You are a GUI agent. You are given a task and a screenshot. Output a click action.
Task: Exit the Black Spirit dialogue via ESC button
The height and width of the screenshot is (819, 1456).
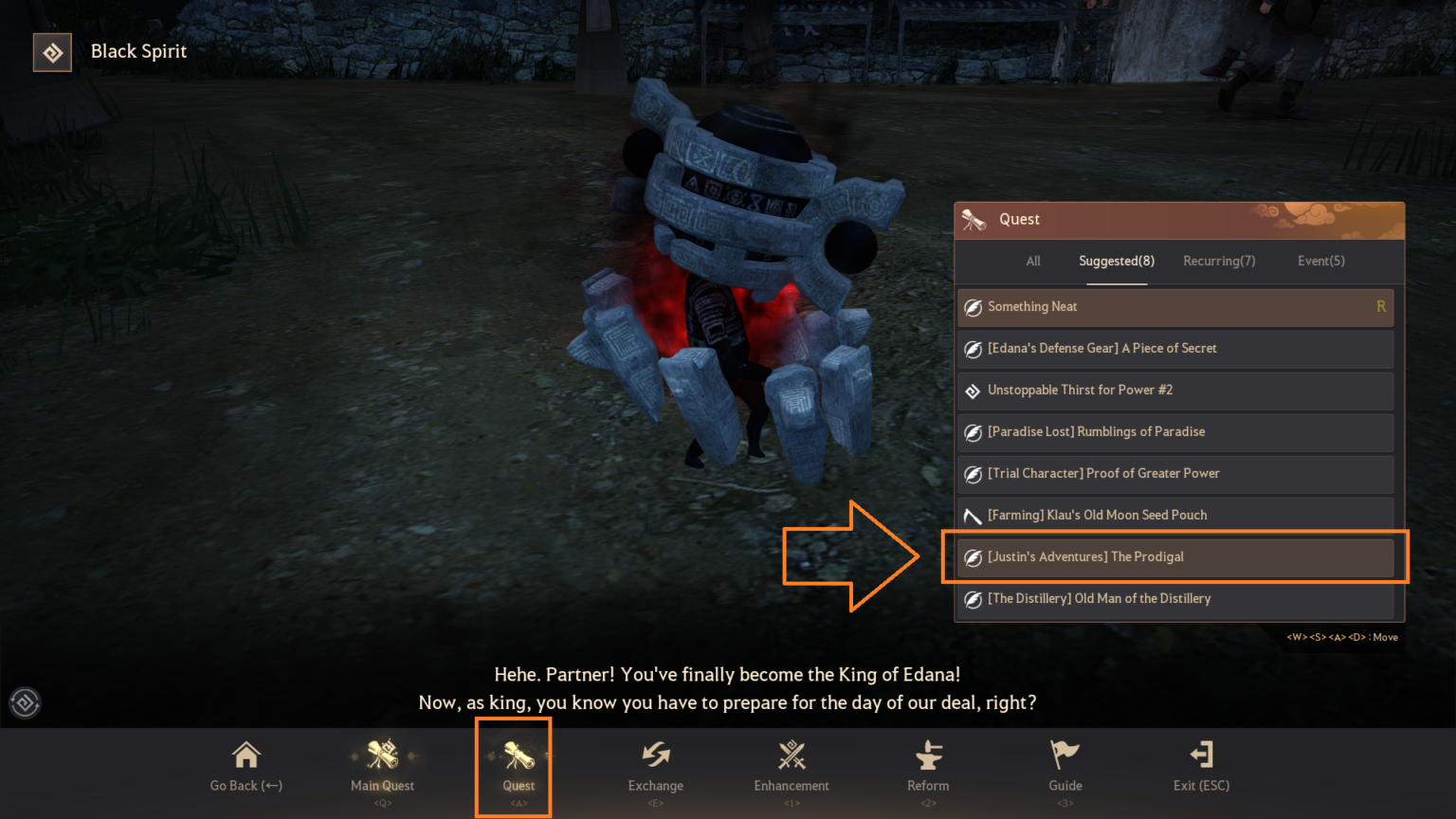[x=1201, y=768]
